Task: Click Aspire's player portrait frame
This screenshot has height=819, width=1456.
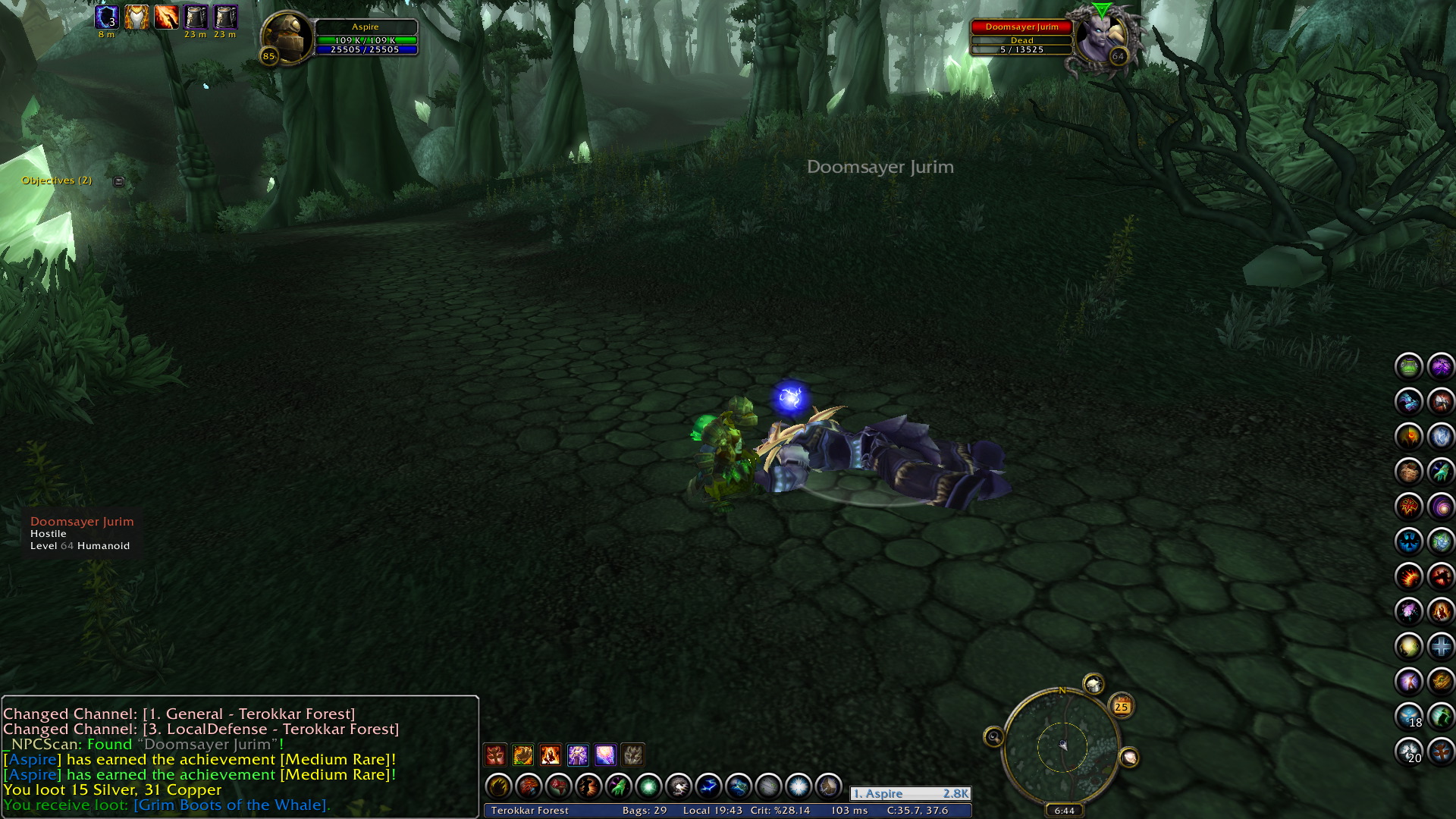Action: 287,36
